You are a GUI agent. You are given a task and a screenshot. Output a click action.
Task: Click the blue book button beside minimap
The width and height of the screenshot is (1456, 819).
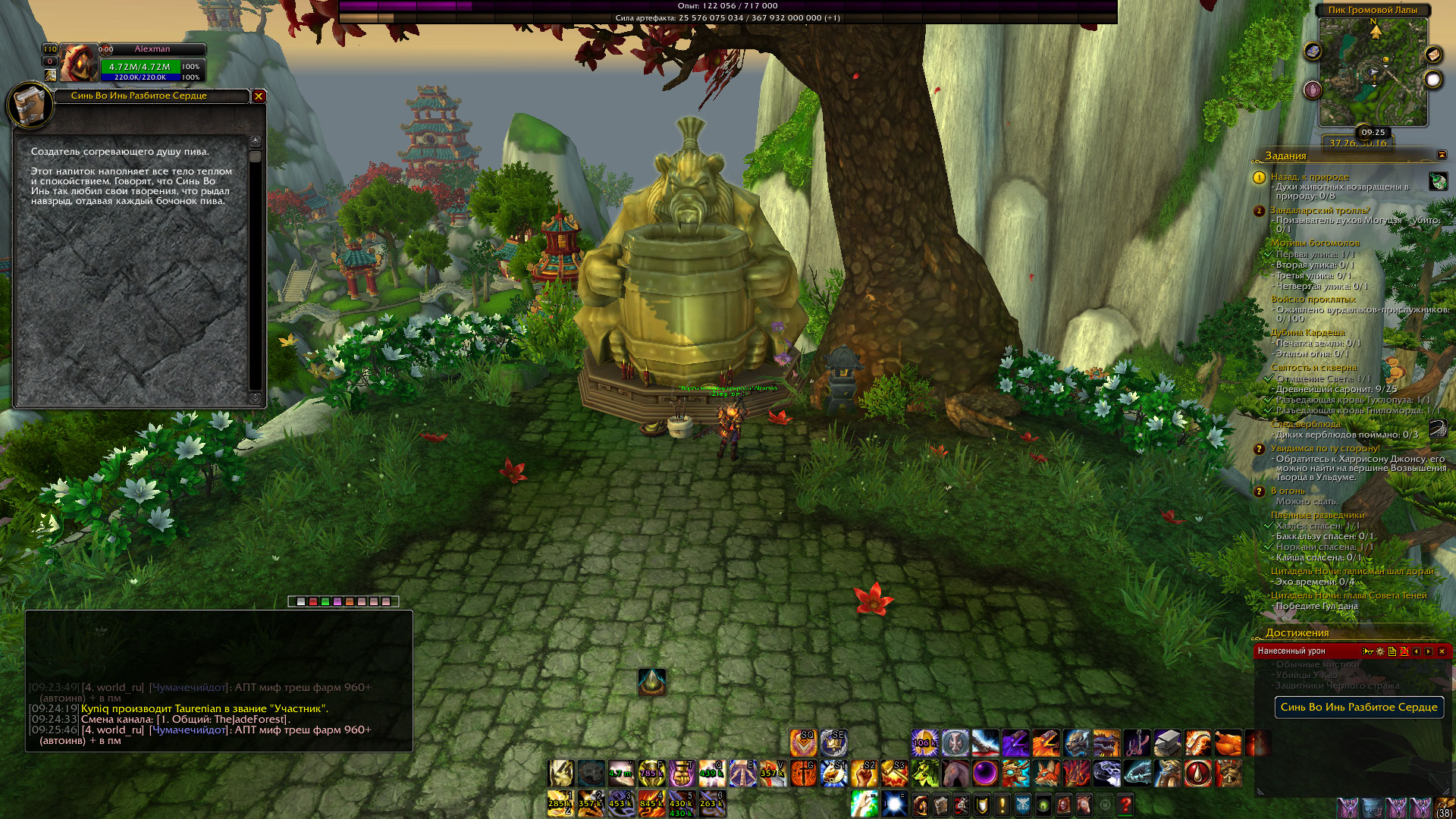pos(1313,52)
